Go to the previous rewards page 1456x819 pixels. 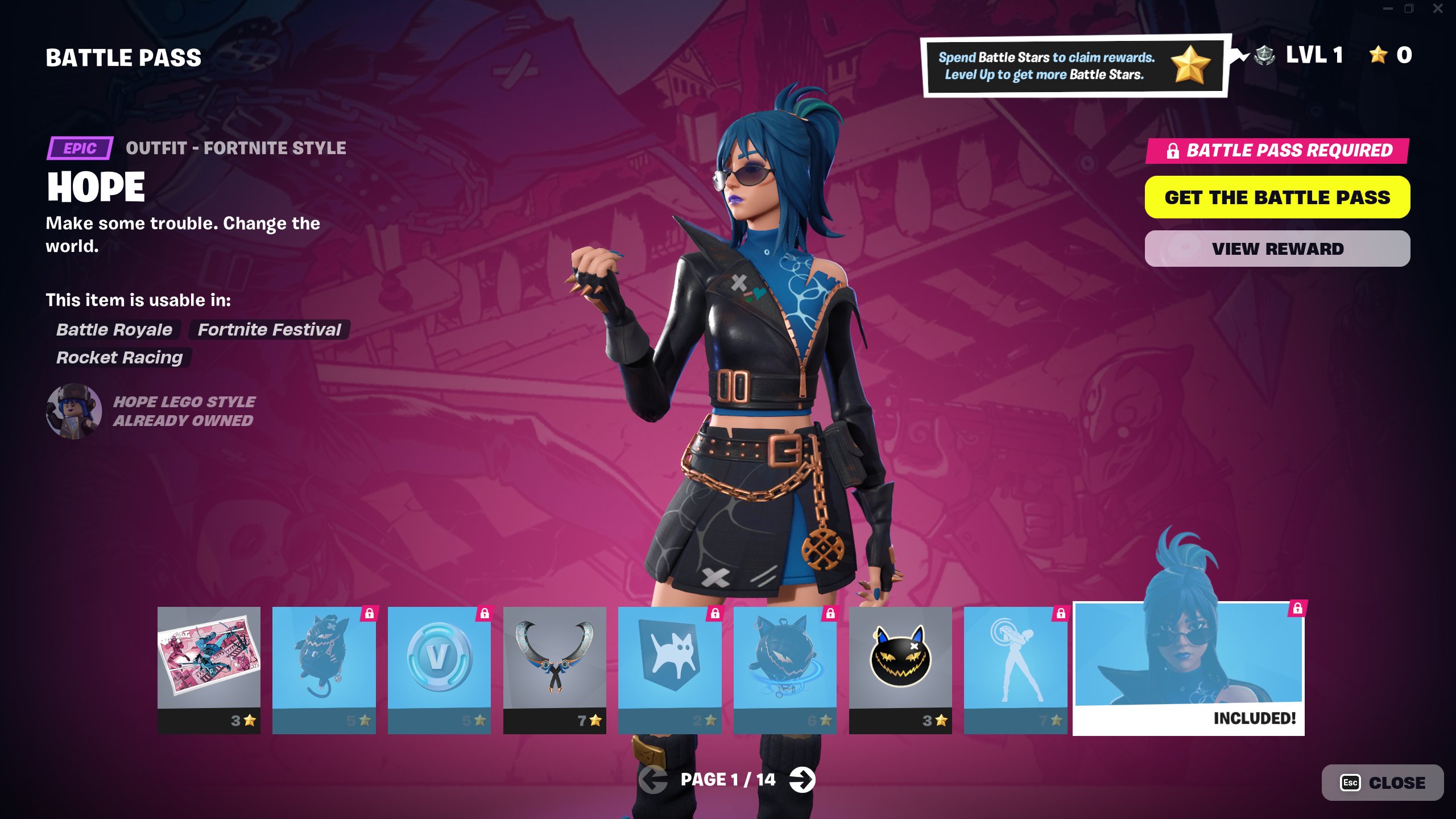(653, 779)
